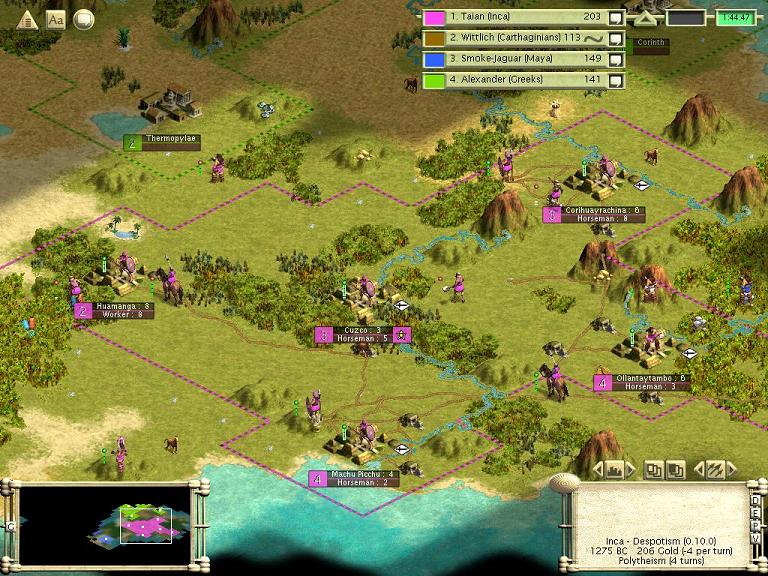
Task: Open chat with Alexander (Greeks)
Action: tap(616, 80)
